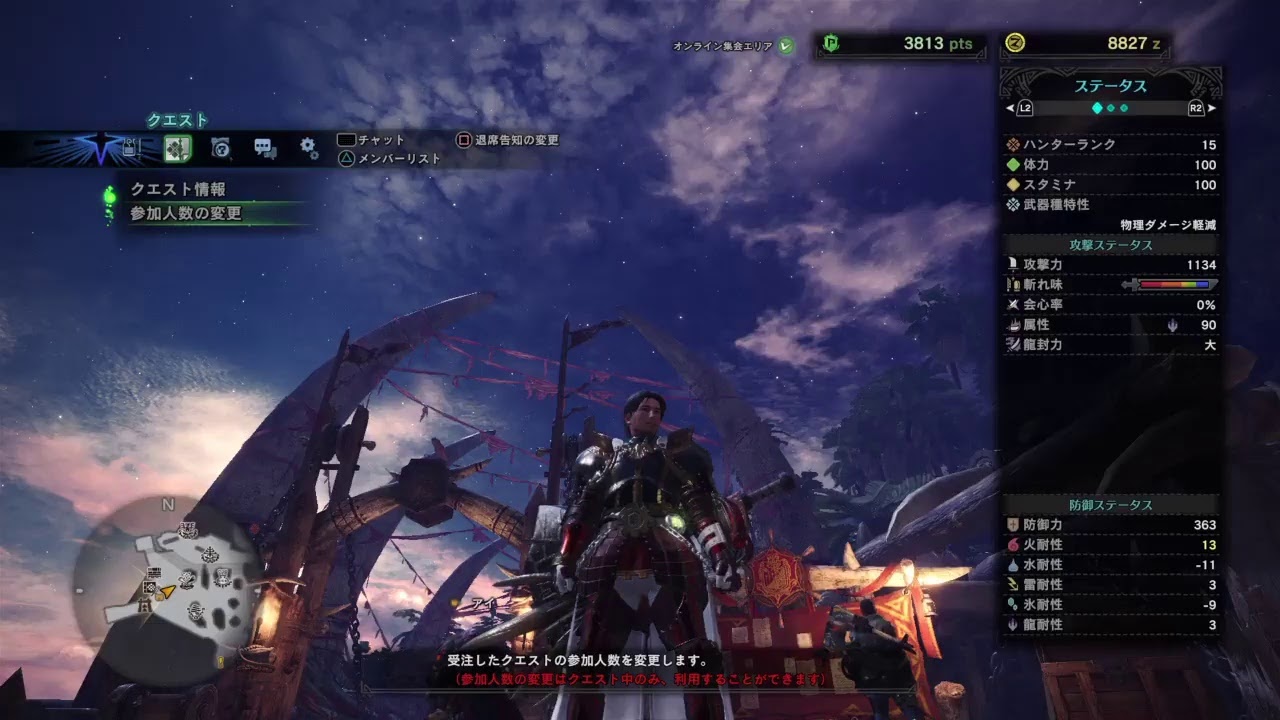Open the system settings gear icon
1280x720 pixels.
308,147
